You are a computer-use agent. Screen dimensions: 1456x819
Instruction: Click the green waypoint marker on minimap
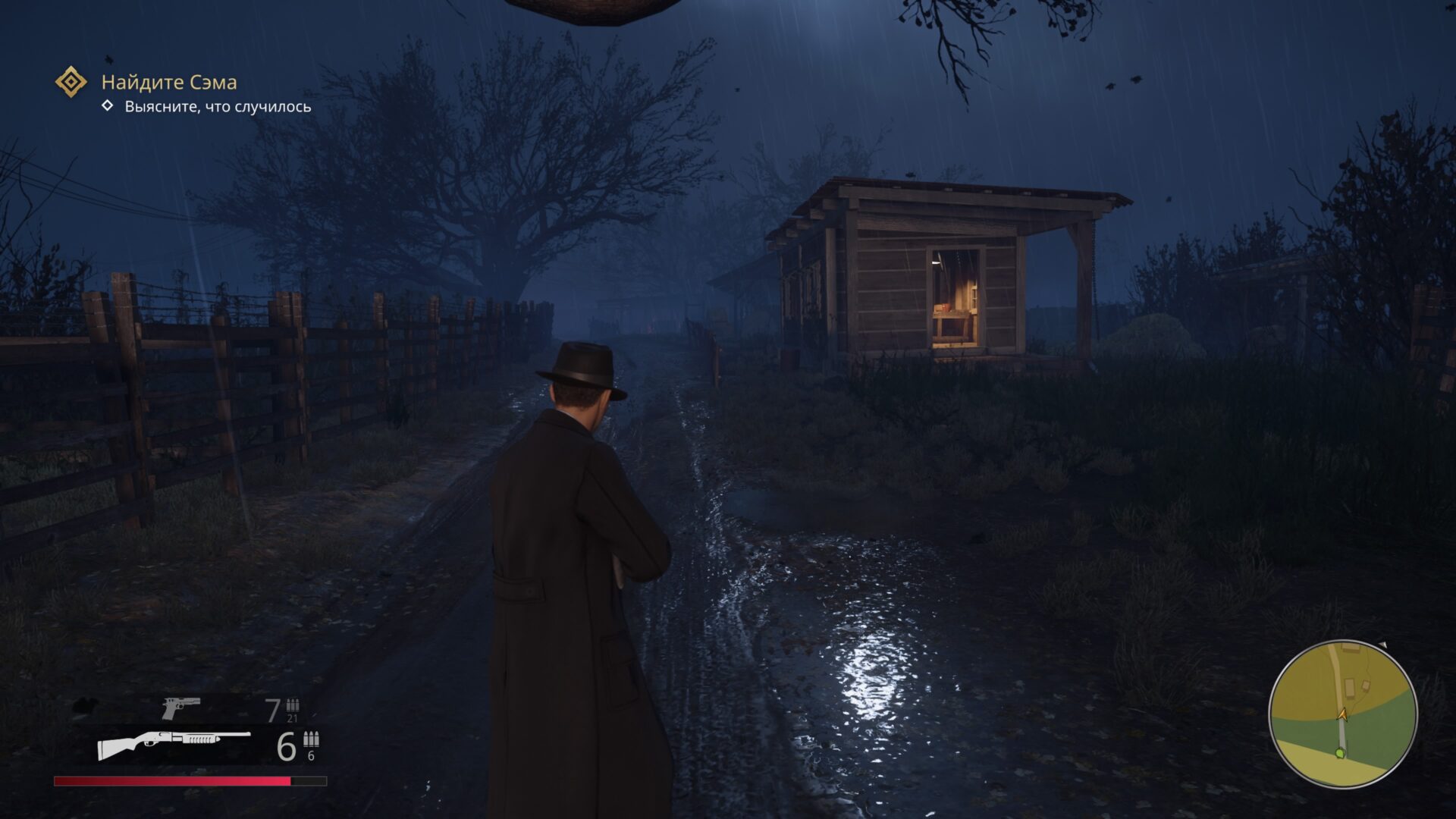(x=1339, y=753)
